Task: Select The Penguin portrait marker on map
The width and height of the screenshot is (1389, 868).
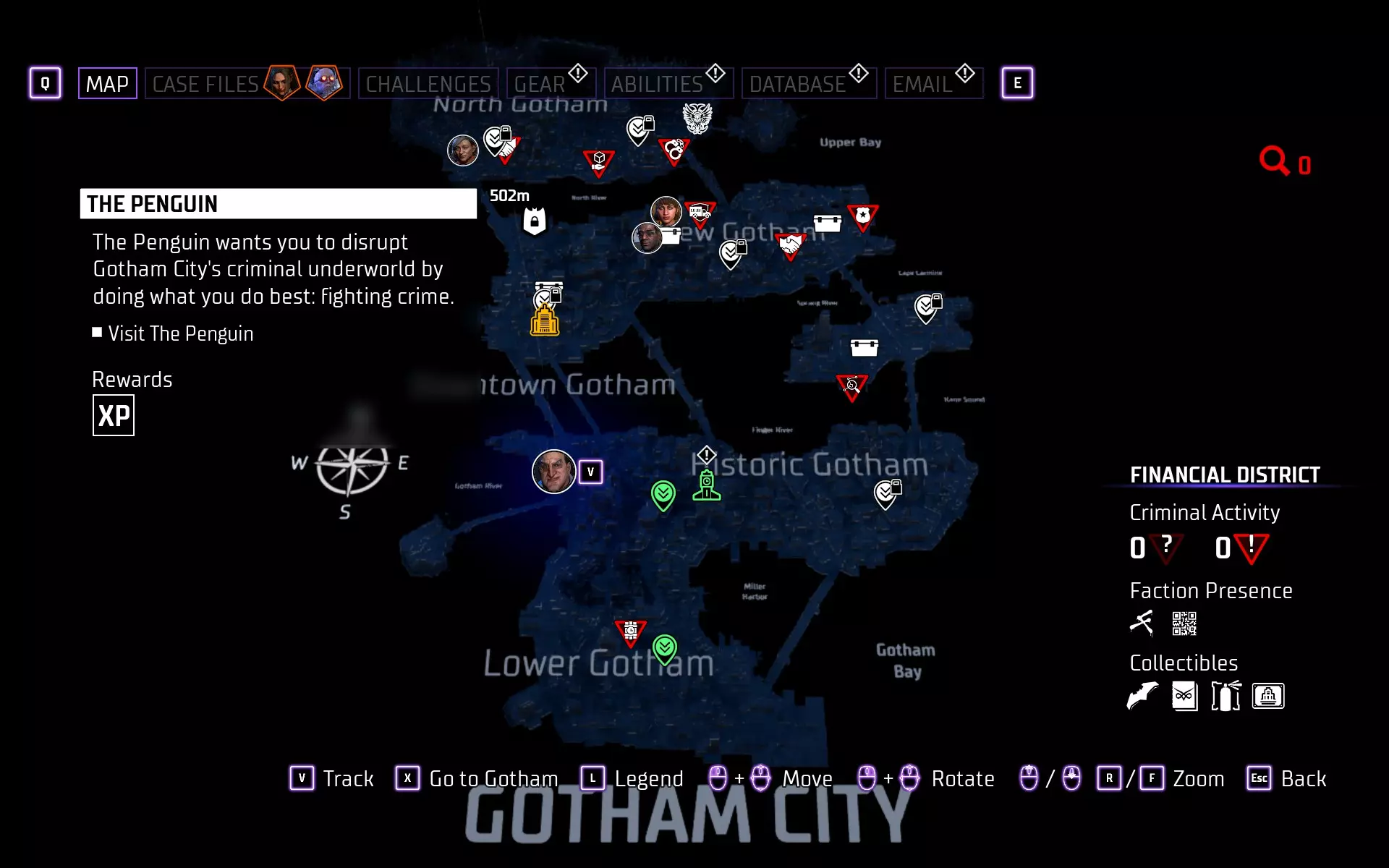Action: click(553, 472)
